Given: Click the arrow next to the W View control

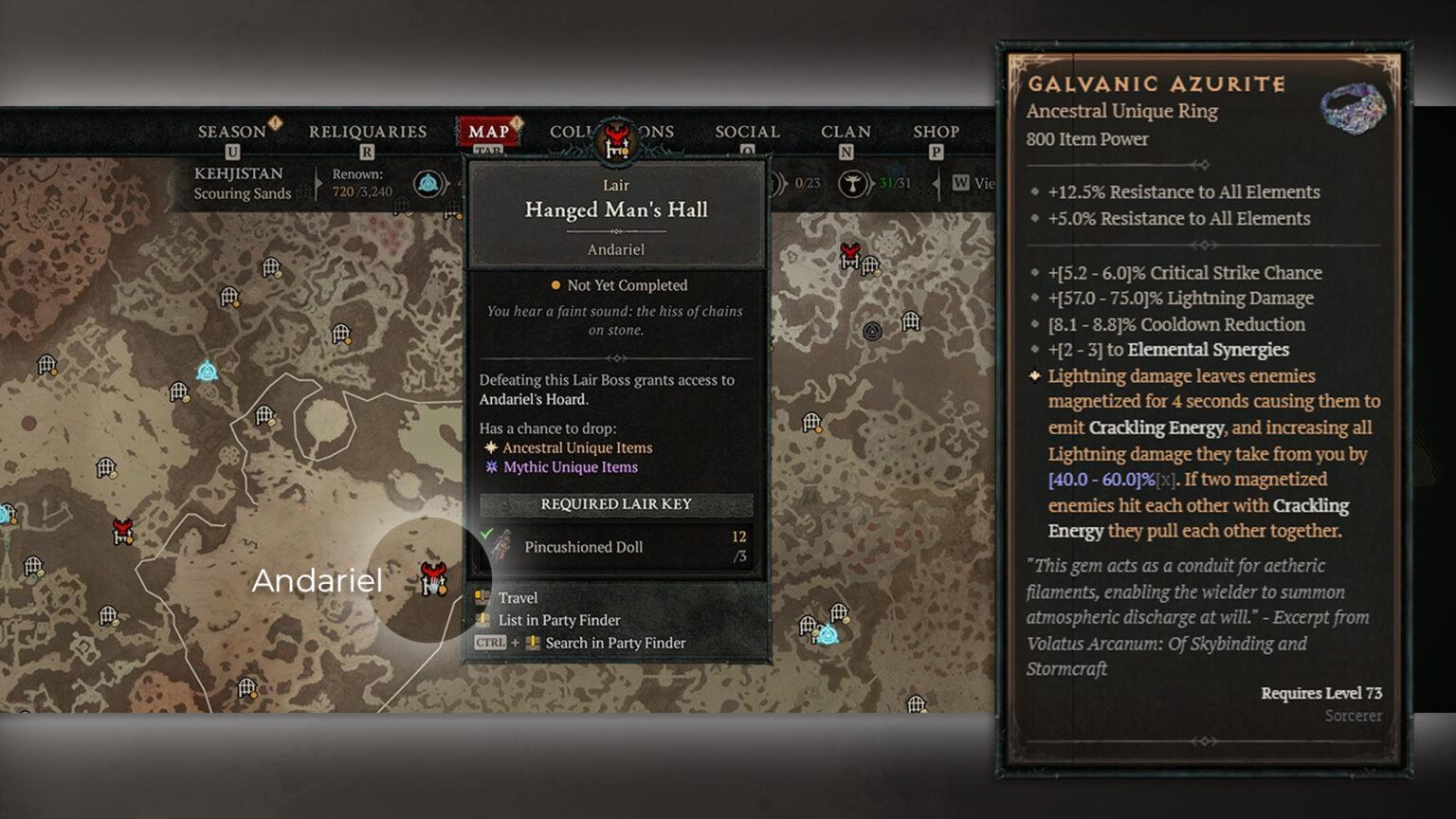Looking at the screenshot, I should (x=937, y=185).
